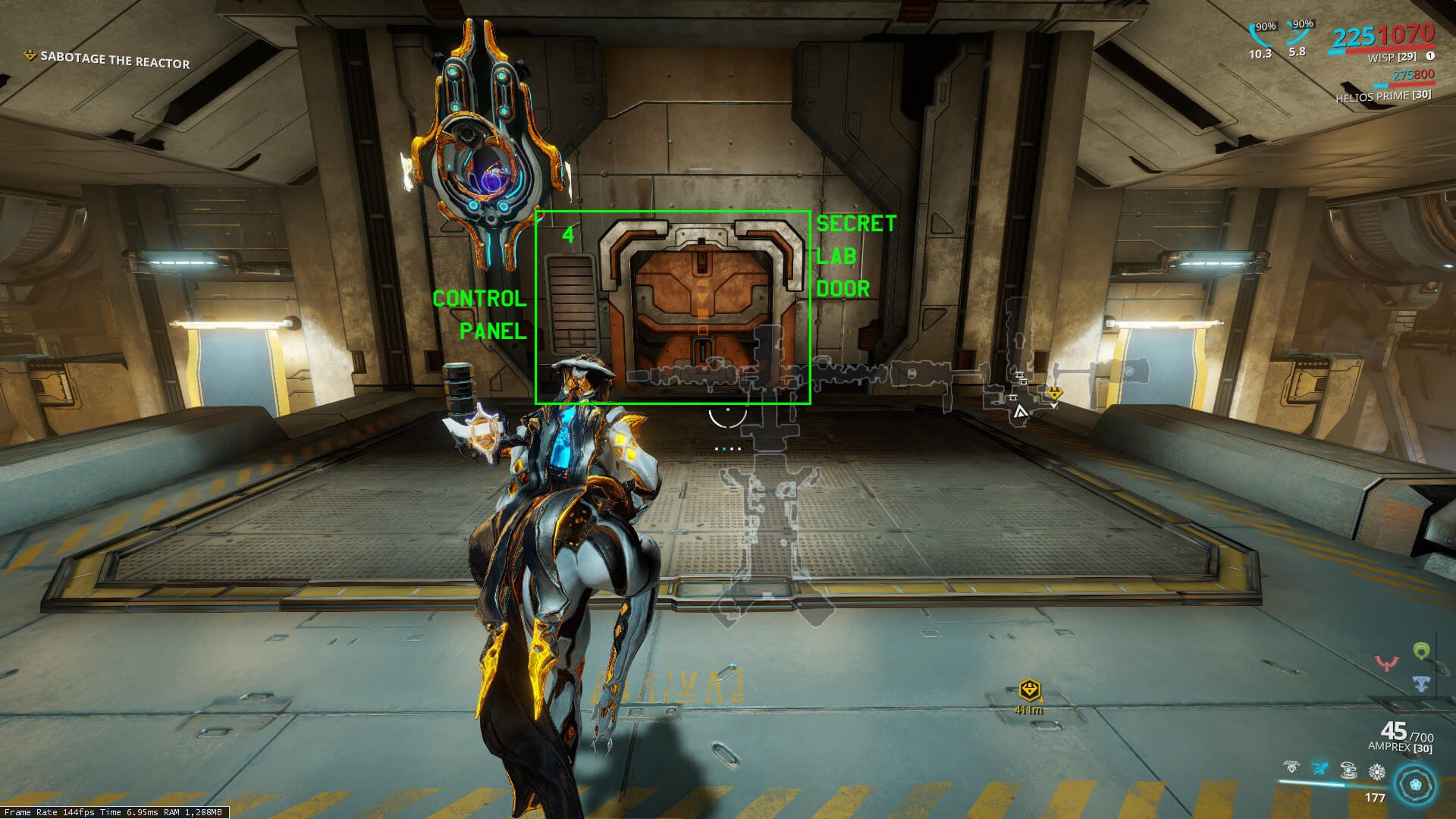Activate the Breach Surge swirl ability

click(1348, 770)
